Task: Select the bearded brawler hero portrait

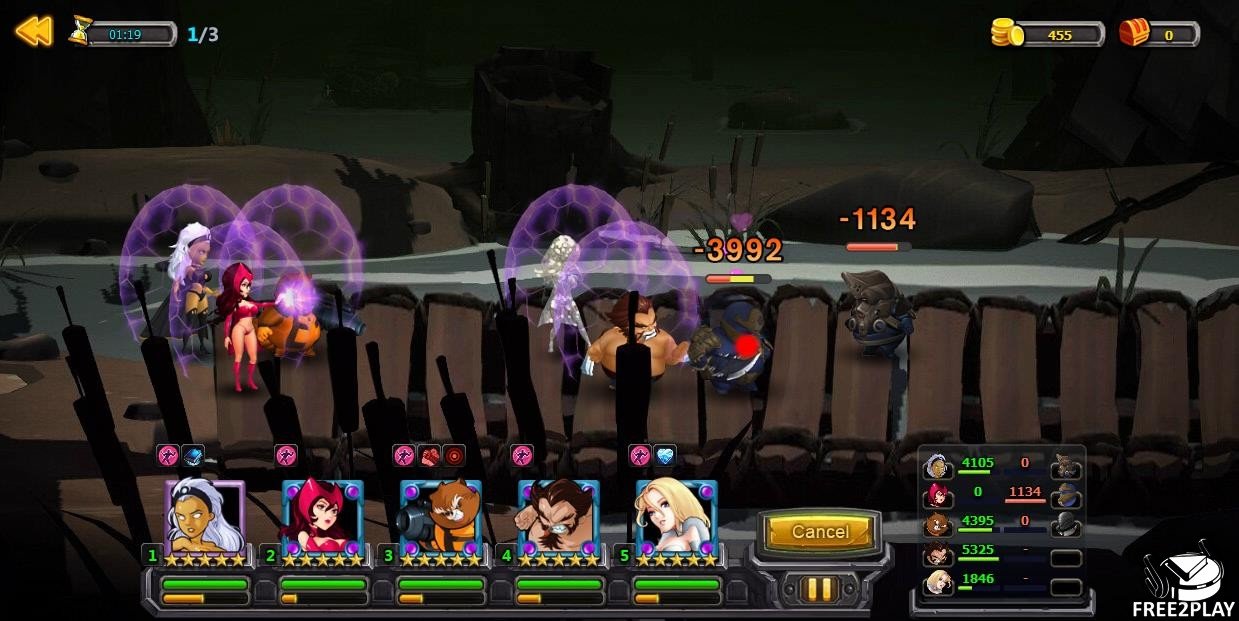Action: pos(558,518)
